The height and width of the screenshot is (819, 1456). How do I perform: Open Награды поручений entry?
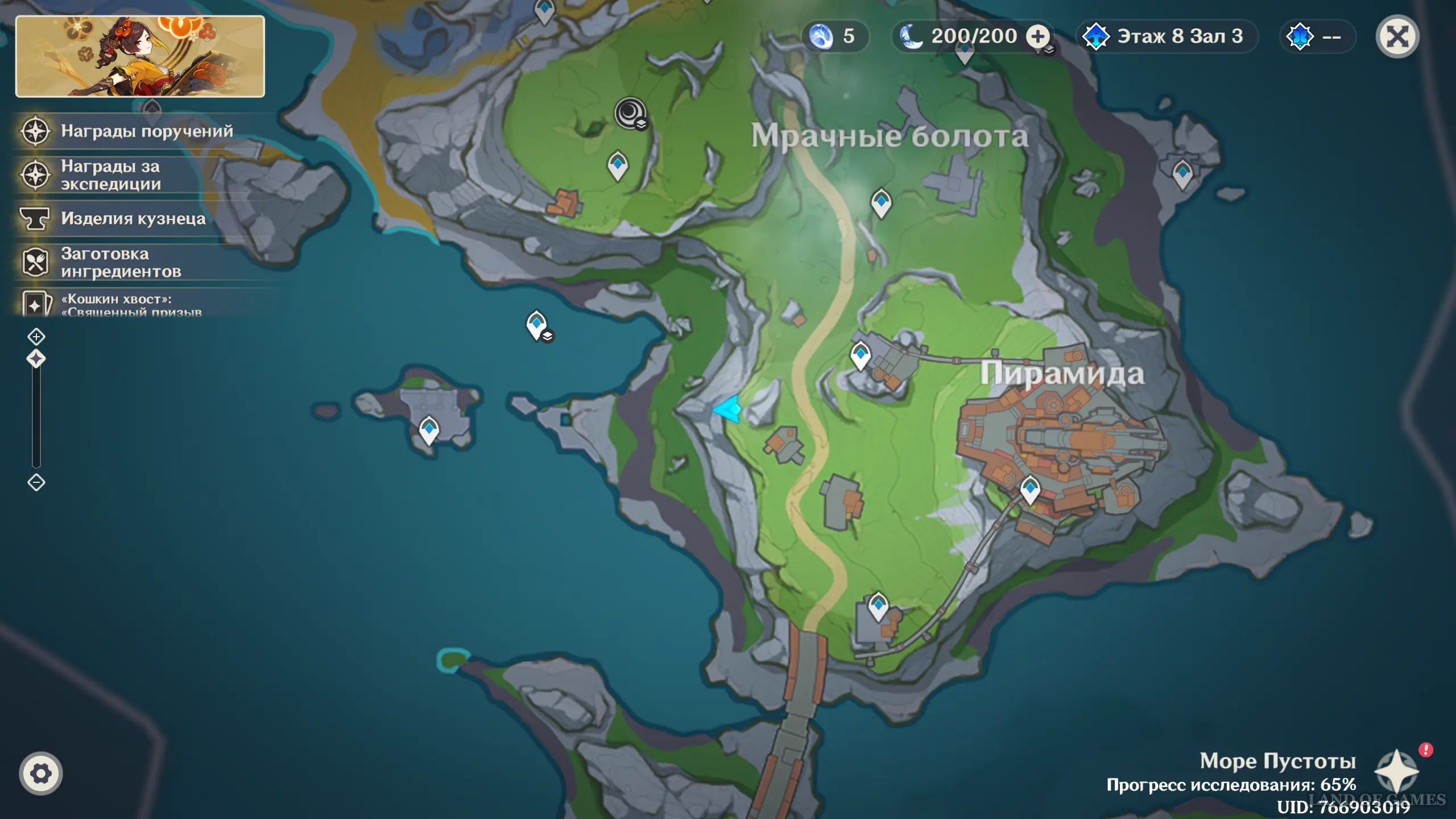(x=147, y=131)
